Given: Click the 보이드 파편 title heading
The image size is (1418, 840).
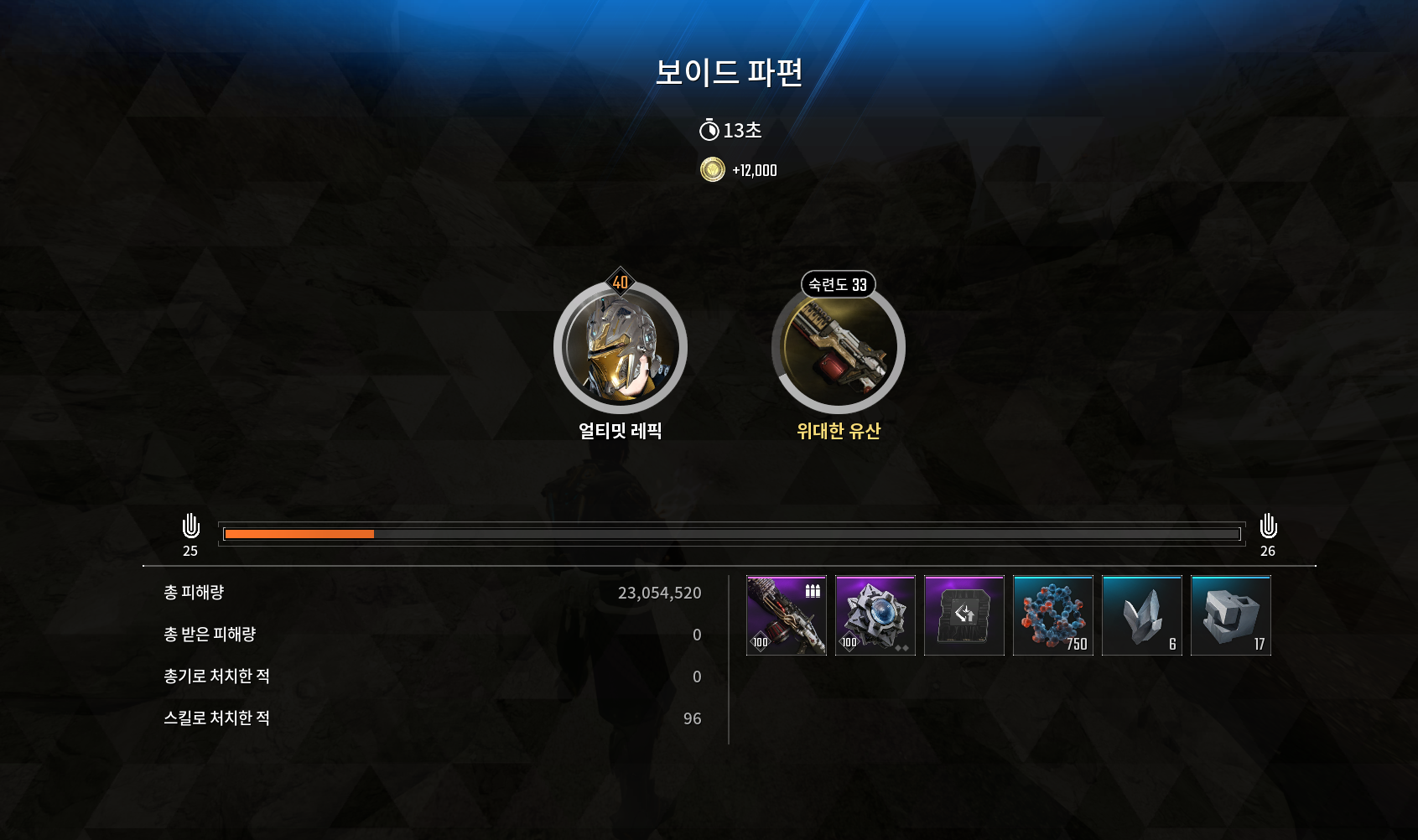Looking at the screenshot, I should [729, 75].
